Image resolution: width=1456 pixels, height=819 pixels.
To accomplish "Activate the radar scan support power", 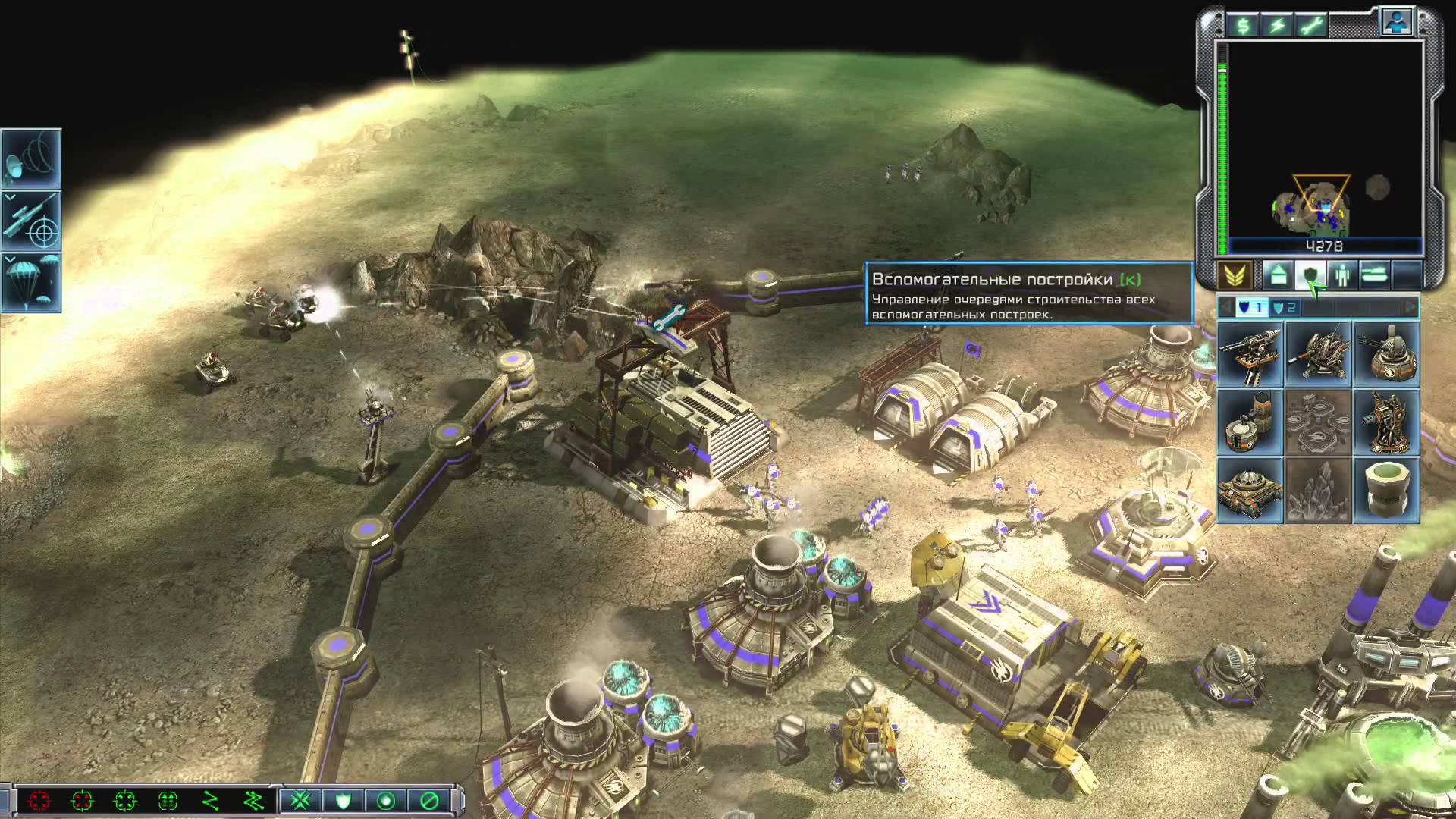I will [x=31, y=158].
